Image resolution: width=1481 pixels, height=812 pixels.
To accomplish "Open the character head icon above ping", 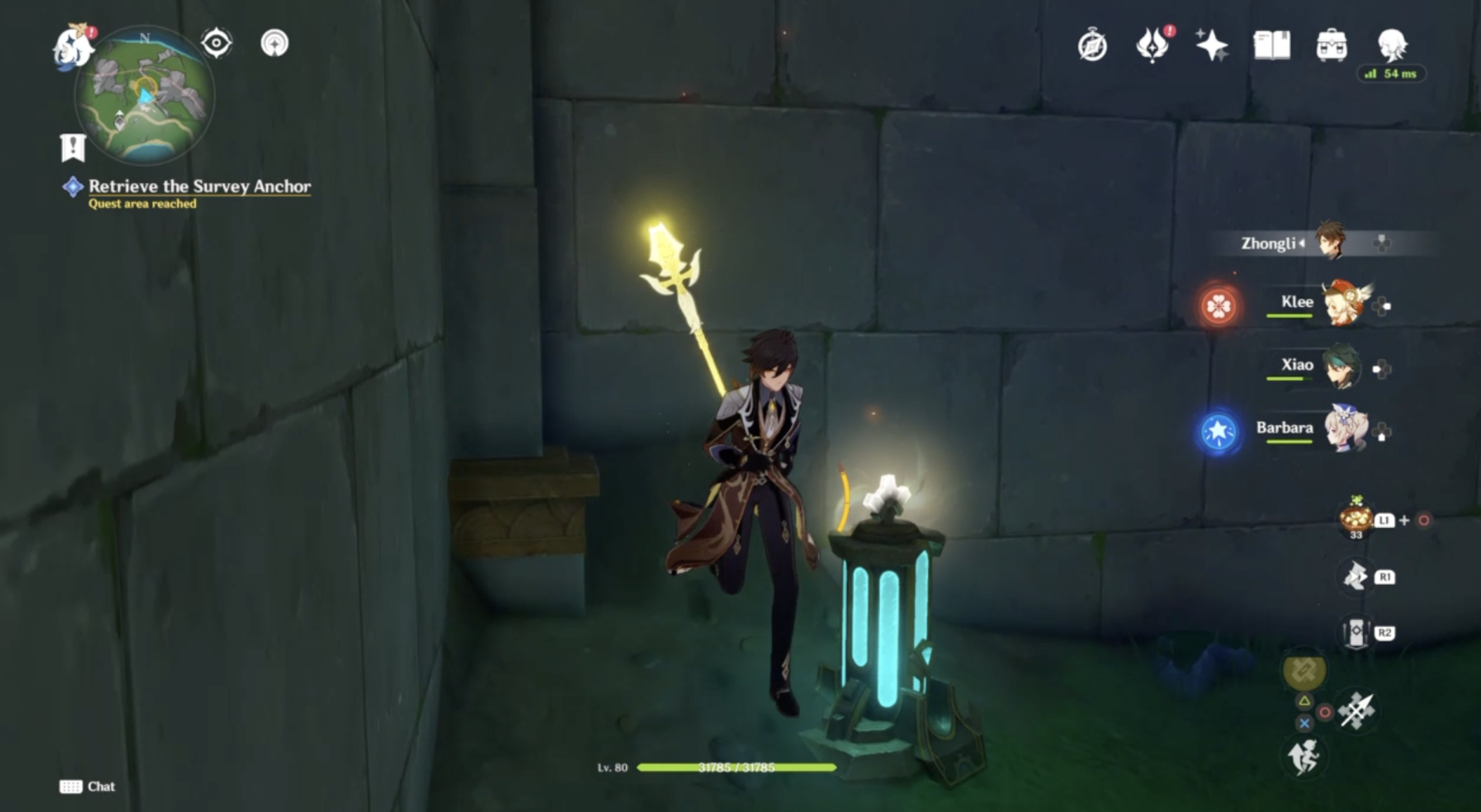I will tap(1392, 45).
